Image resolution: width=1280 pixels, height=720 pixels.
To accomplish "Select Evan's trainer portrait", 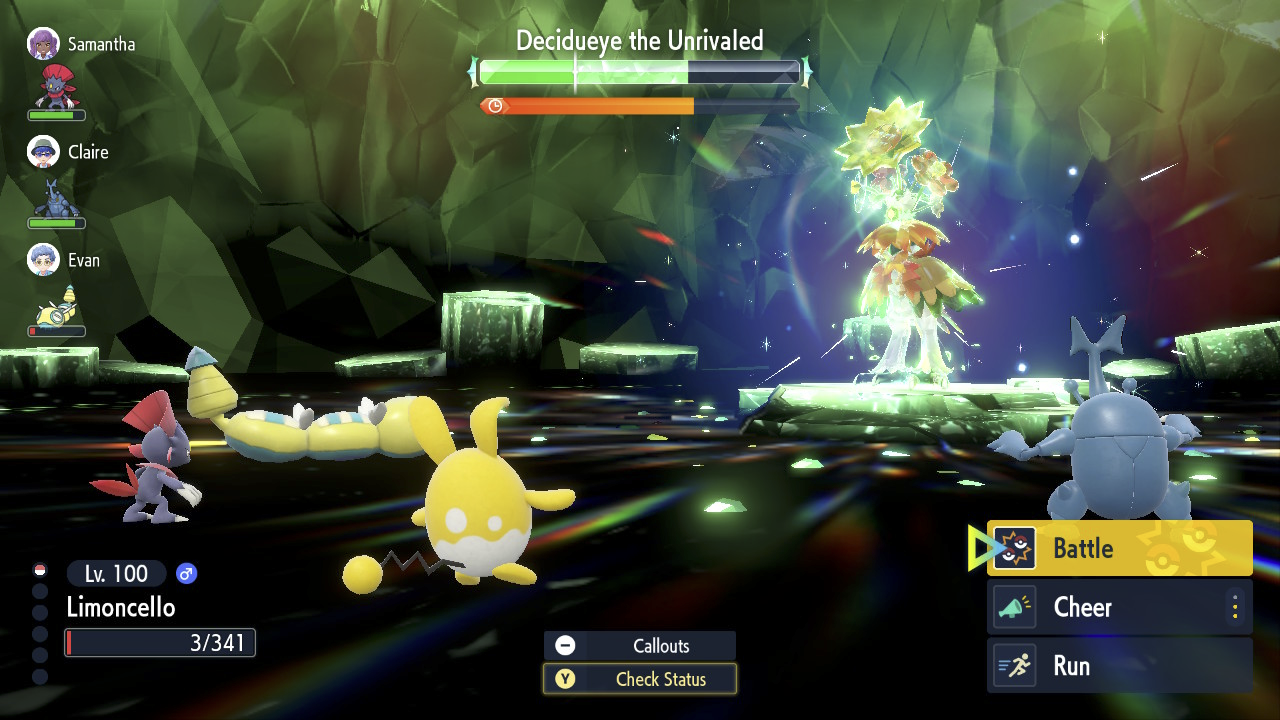I will 43,260.
